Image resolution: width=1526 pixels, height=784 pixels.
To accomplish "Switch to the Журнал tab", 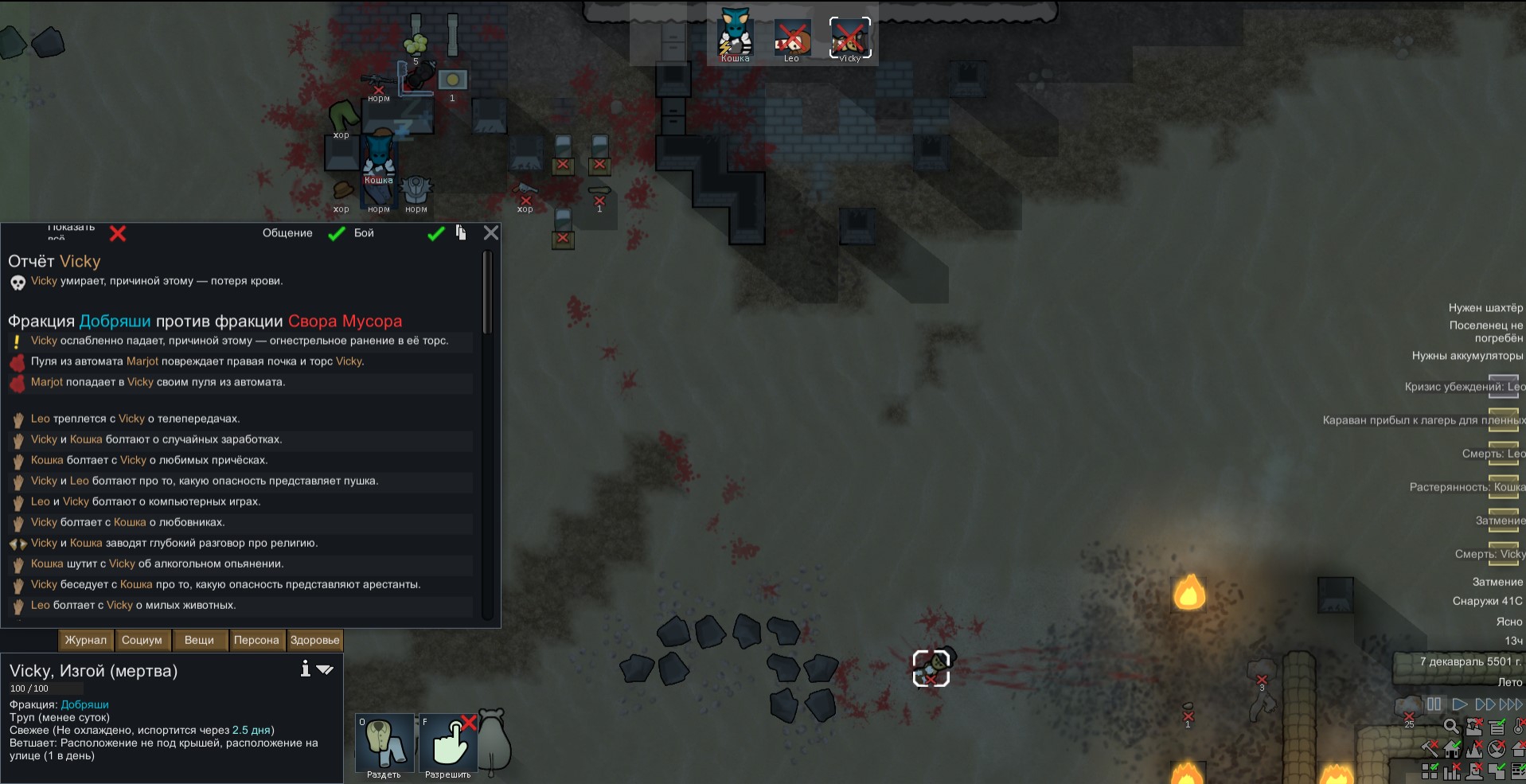I will pos(85,640).
